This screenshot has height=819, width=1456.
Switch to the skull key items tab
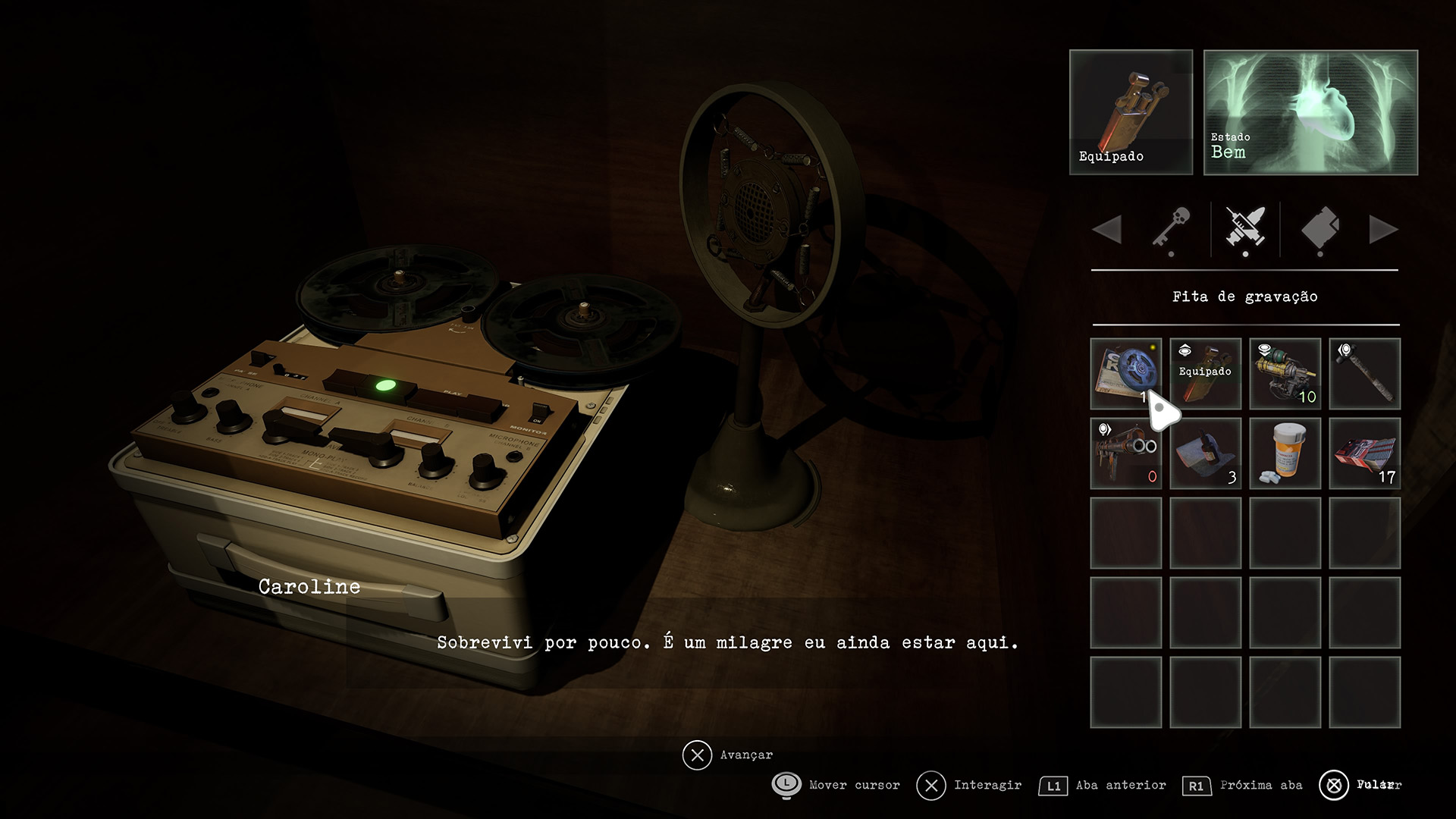click(1171, 229)
